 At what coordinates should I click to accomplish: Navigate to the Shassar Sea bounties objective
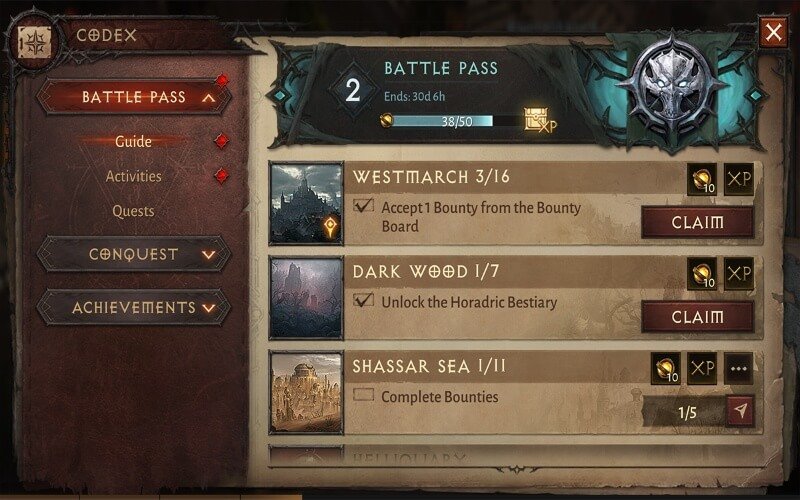click(740, 411)
